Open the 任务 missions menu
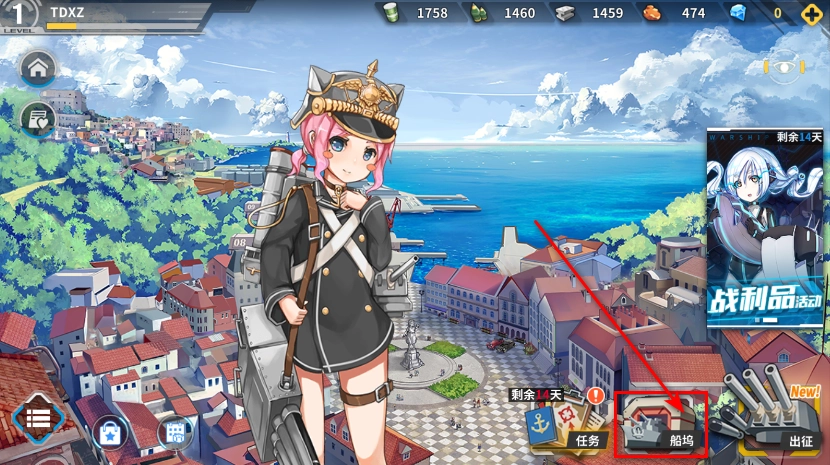This screenshot has width=830, height=465. 568,425
